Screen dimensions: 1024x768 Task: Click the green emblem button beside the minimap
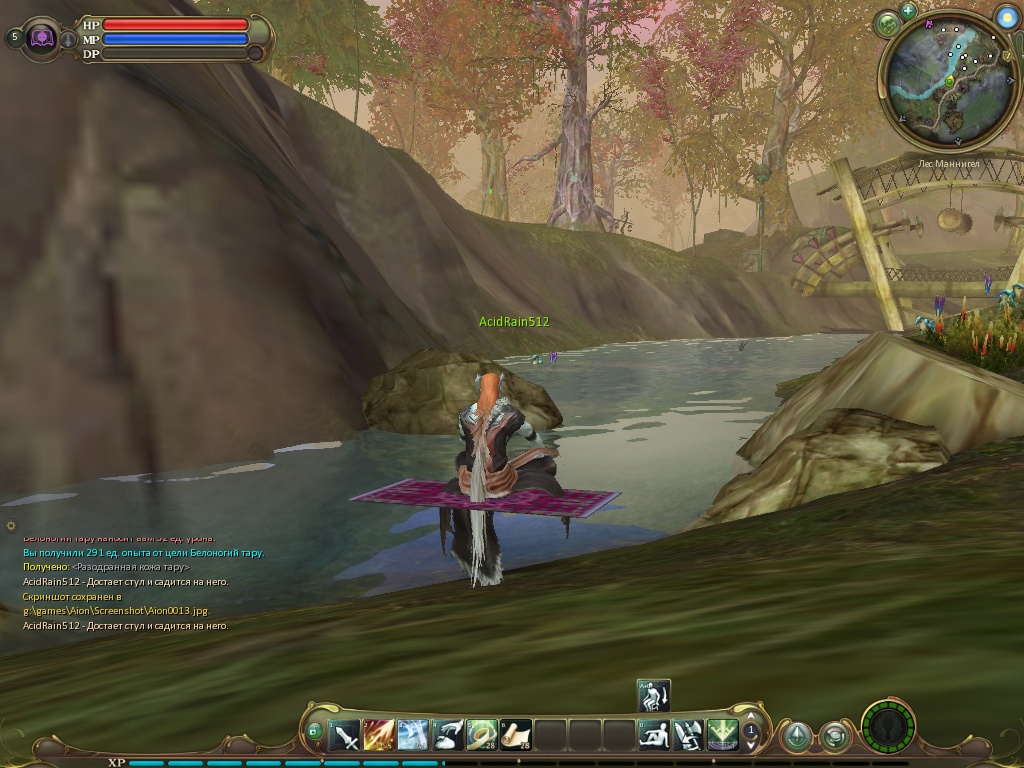[x=888, y=24]
